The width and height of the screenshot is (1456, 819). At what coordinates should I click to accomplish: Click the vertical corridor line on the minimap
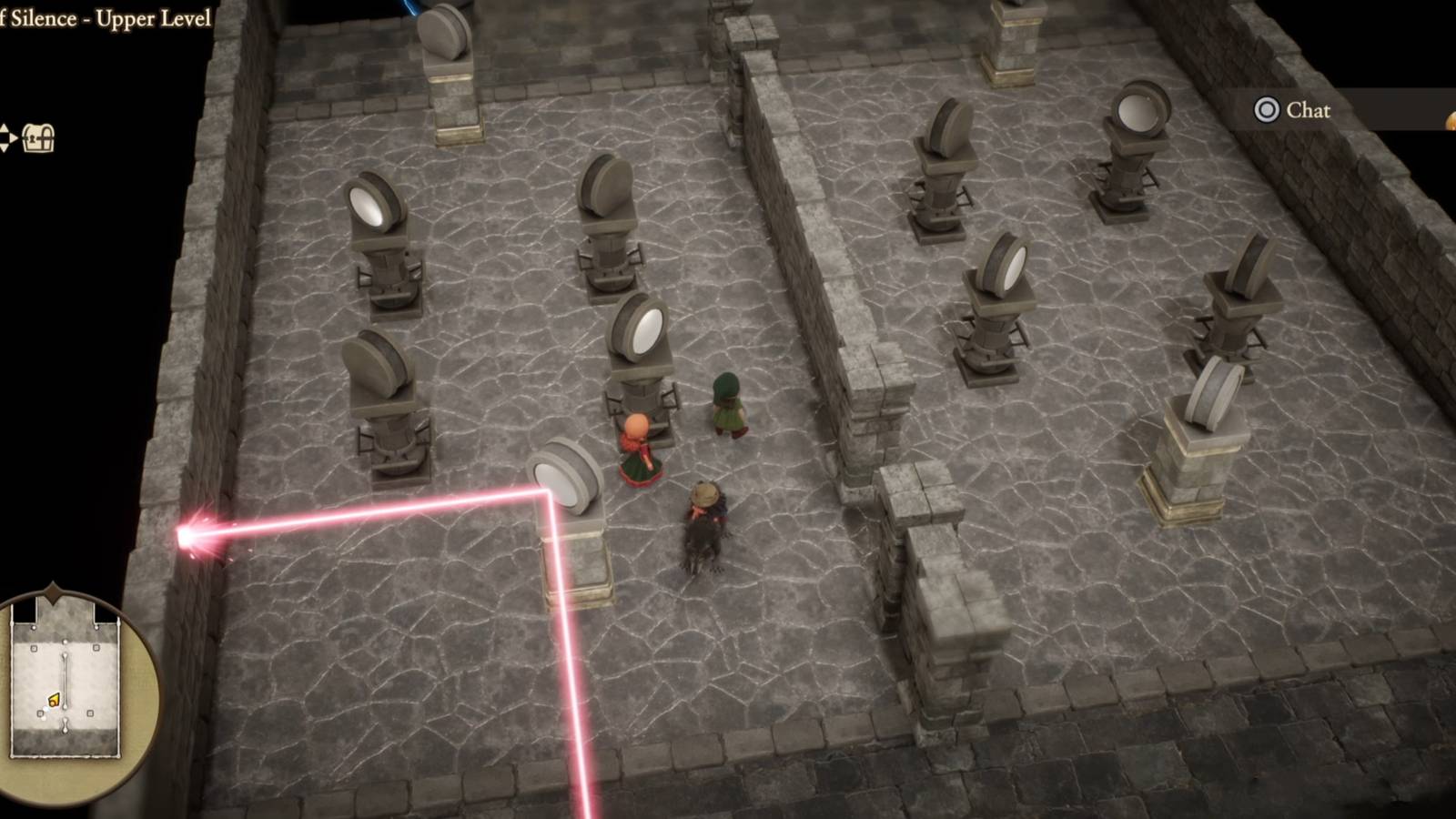65,677
